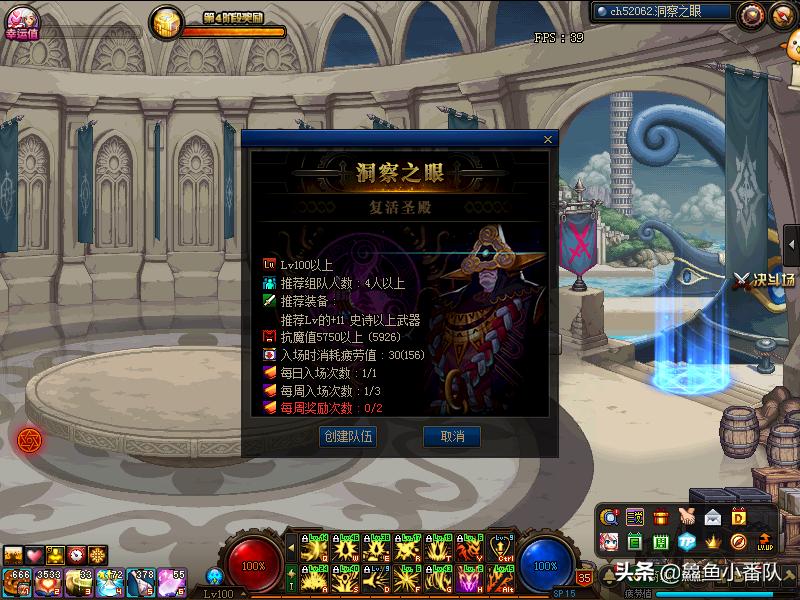Screen dimensions: 800x600
Task: Click the red hexagram button
Action: 30,438
